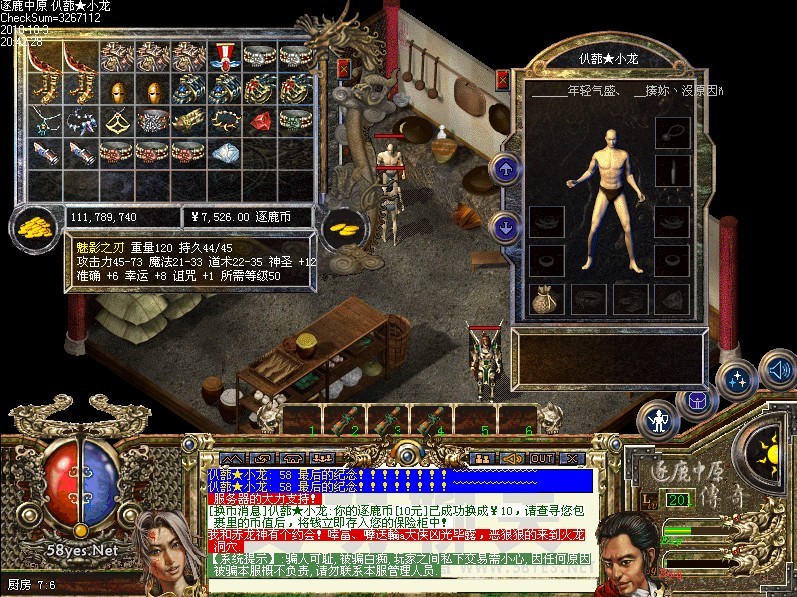This screenshot has width=797, height=597.
Task: Flip the character panel to the previous page
Action: coord(505,169)
